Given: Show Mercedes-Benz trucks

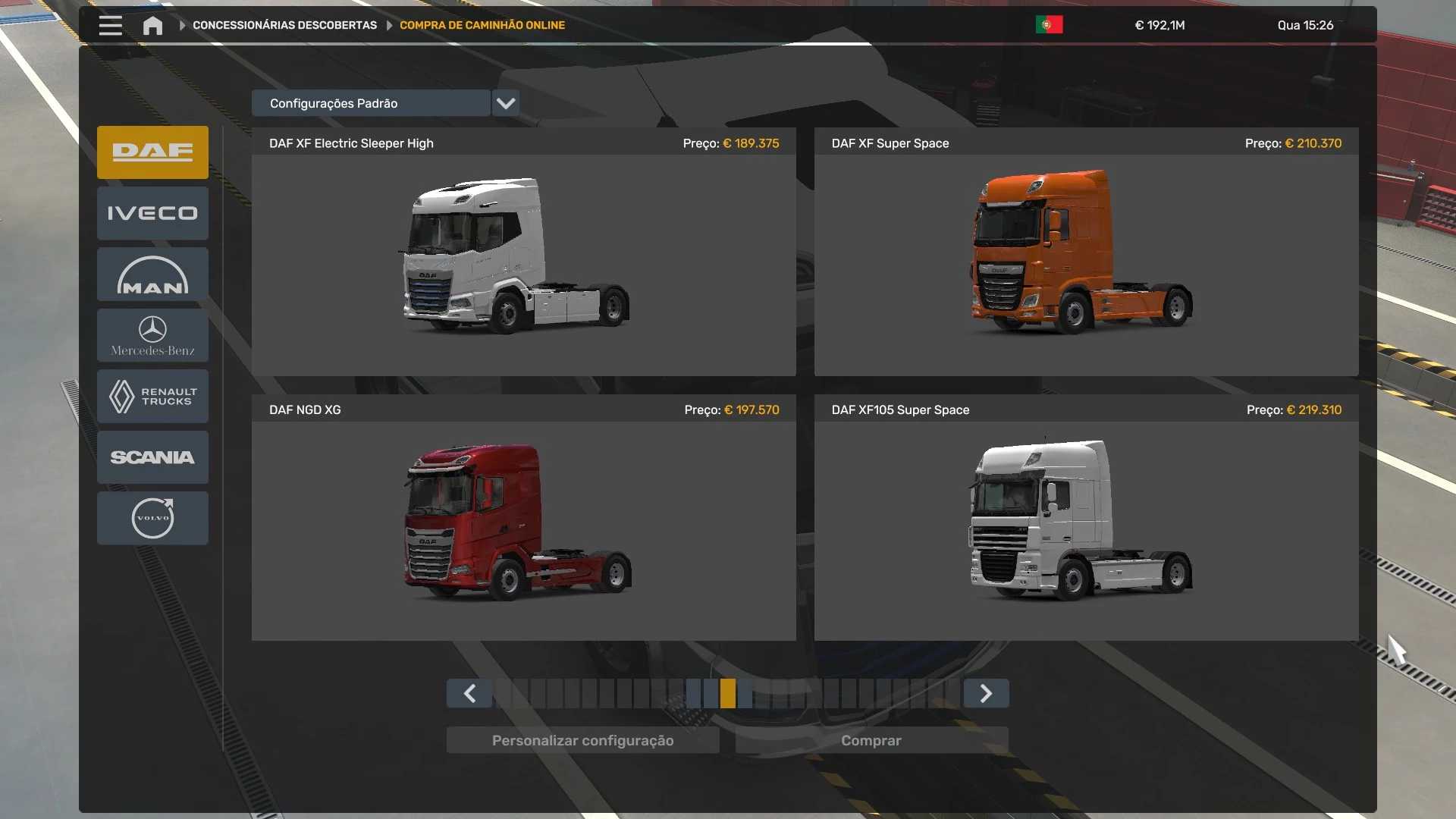Looking at the screenshot, I should [x=152, y=336].
